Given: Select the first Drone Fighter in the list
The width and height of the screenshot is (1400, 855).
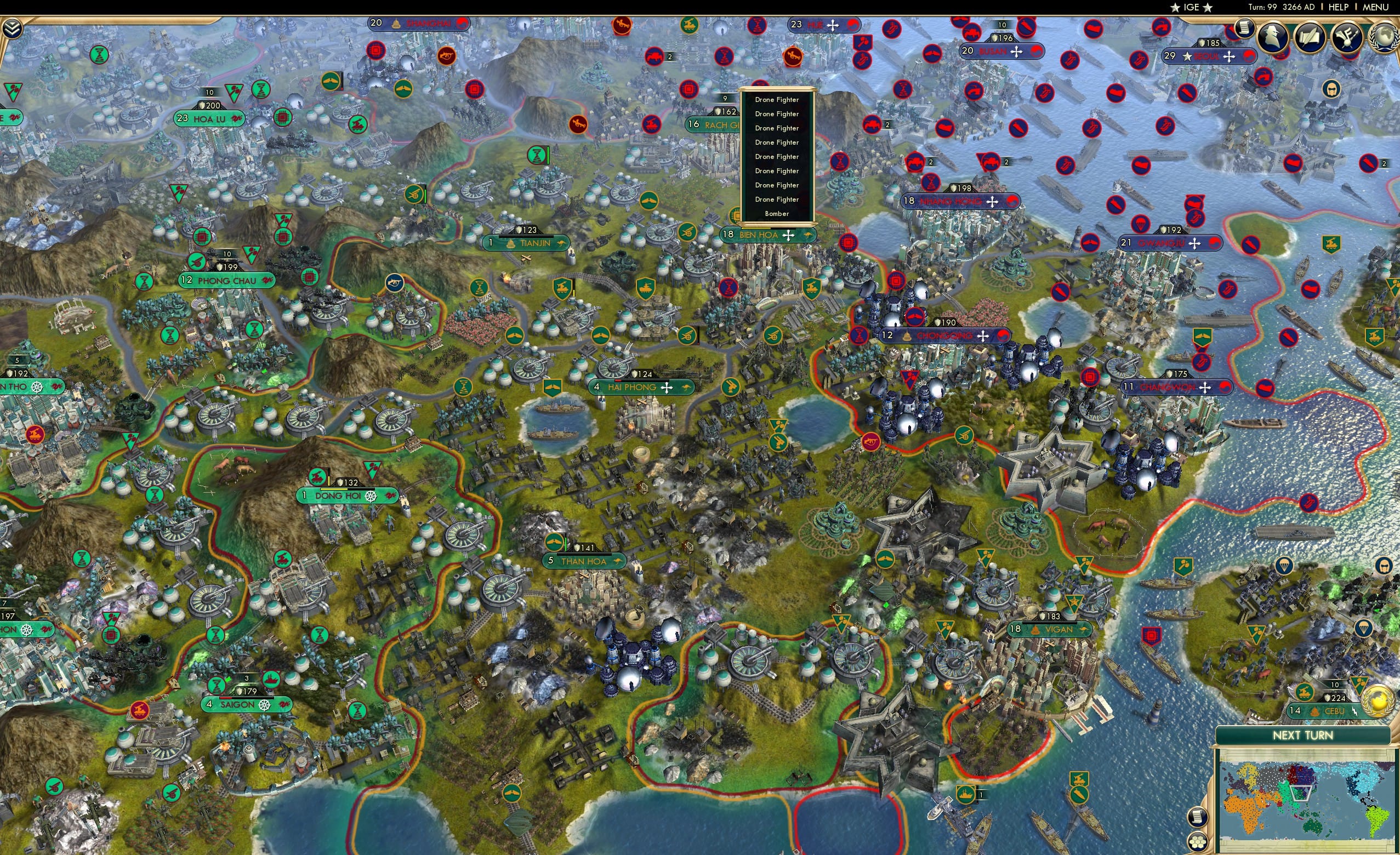Looking at the screenshot, I should [x=777, y=99].
